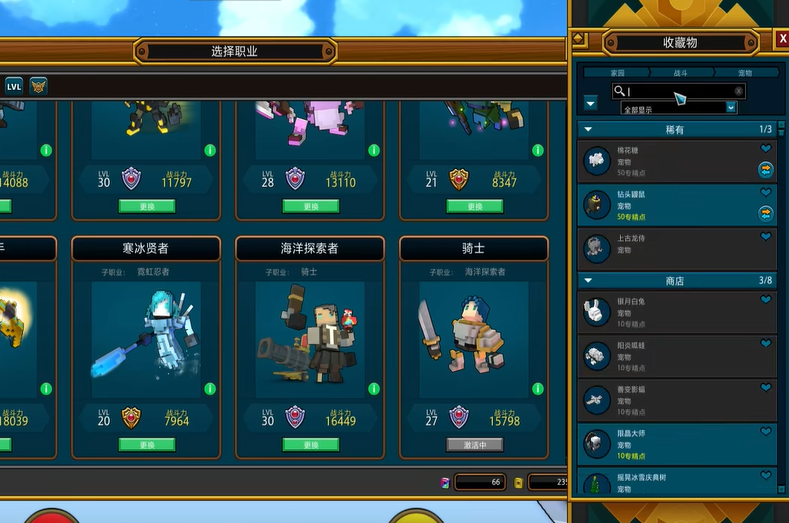Clear the search box with the X icon
789x523 pixels.
tap(739, 91)
